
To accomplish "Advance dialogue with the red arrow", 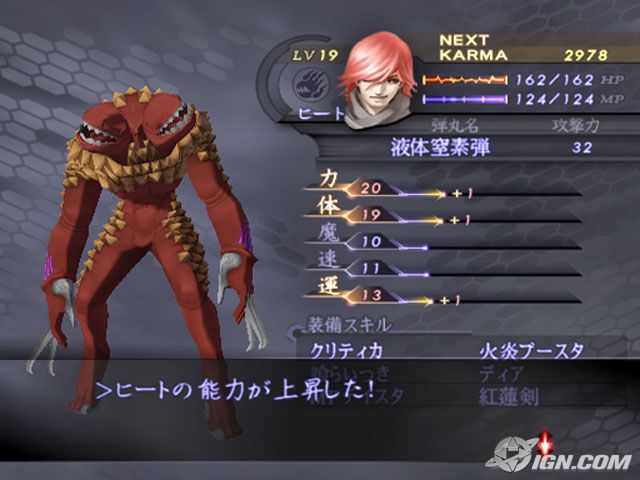I will click(x=546, y=443).
